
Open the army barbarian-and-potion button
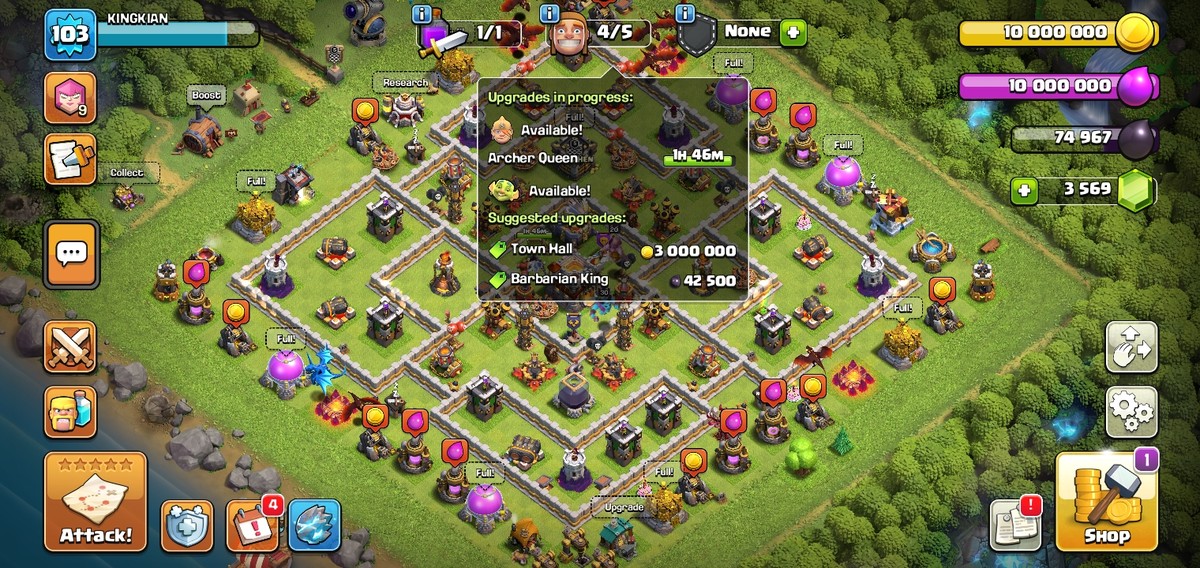[70, 411]
